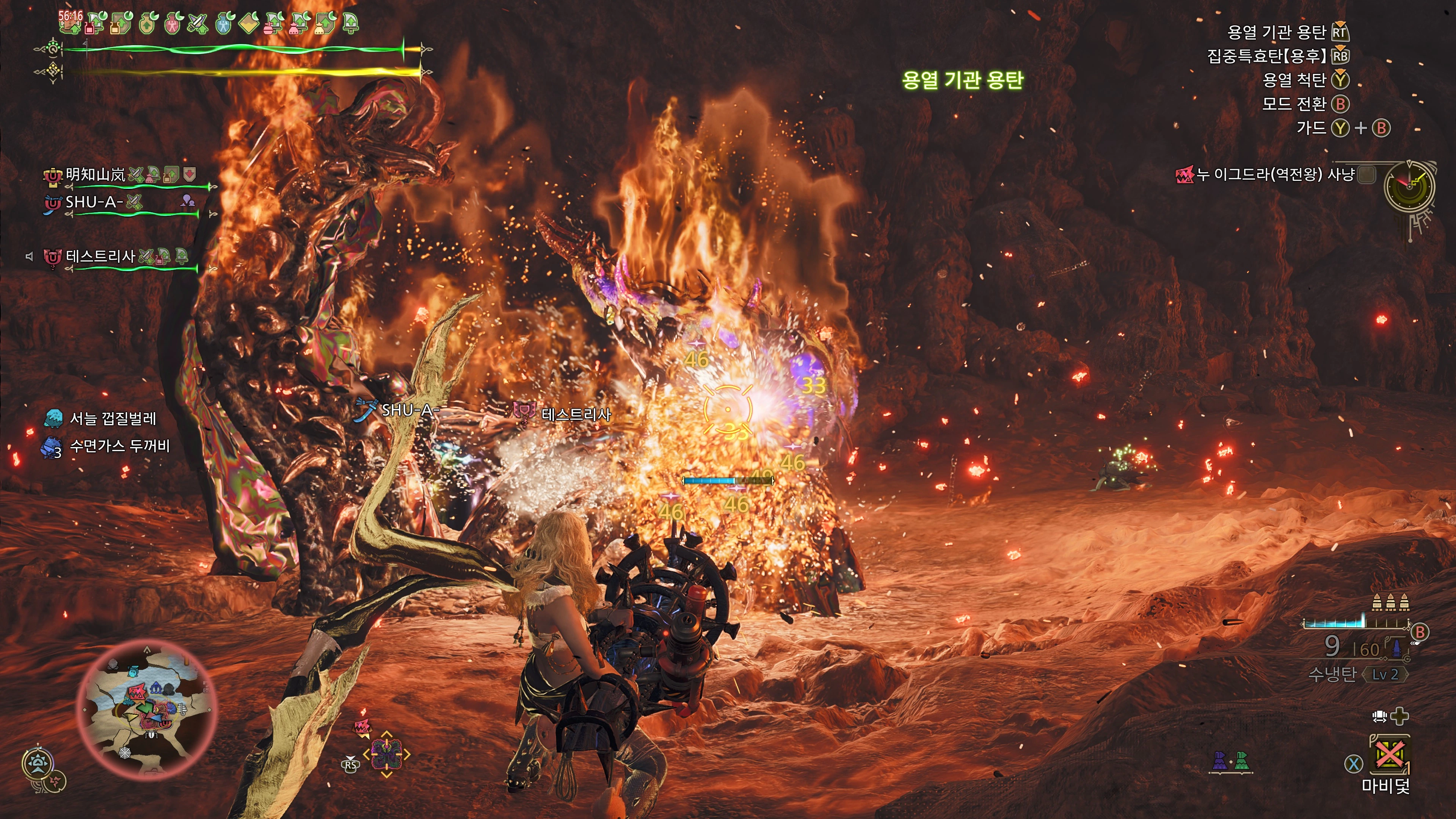Click the purple and green bottle icons
The image size is (1456, 819).
tap(1230, 761)
